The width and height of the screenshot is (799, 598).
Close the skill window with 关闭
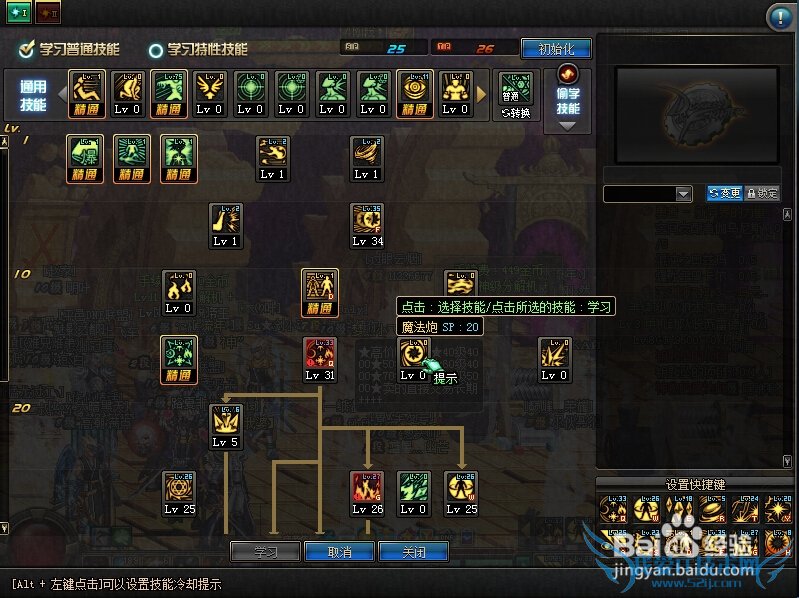click(413, 551)
